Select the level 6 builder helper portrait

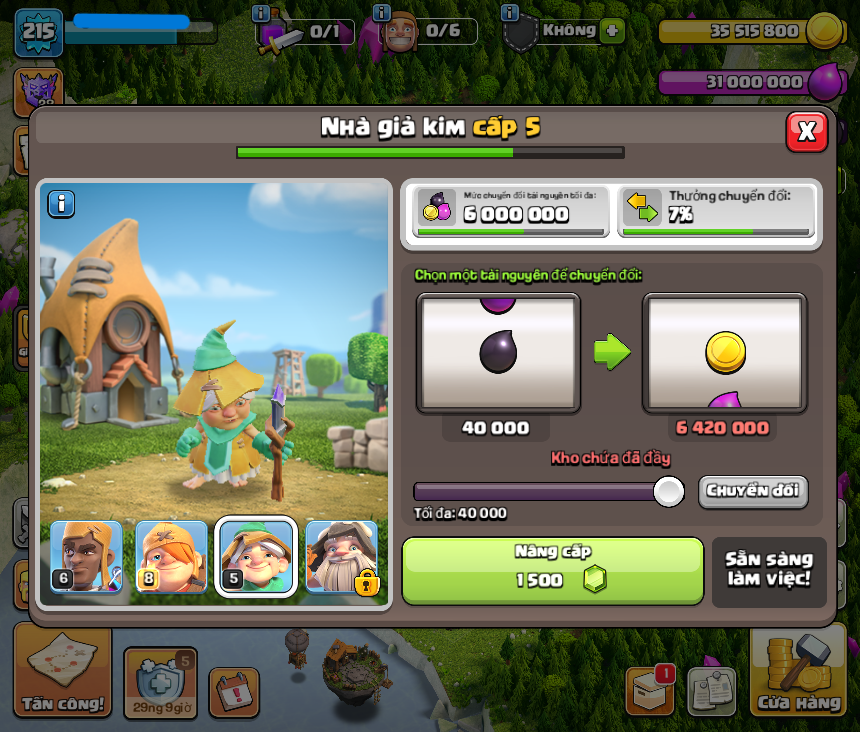[x=86, y=557]
